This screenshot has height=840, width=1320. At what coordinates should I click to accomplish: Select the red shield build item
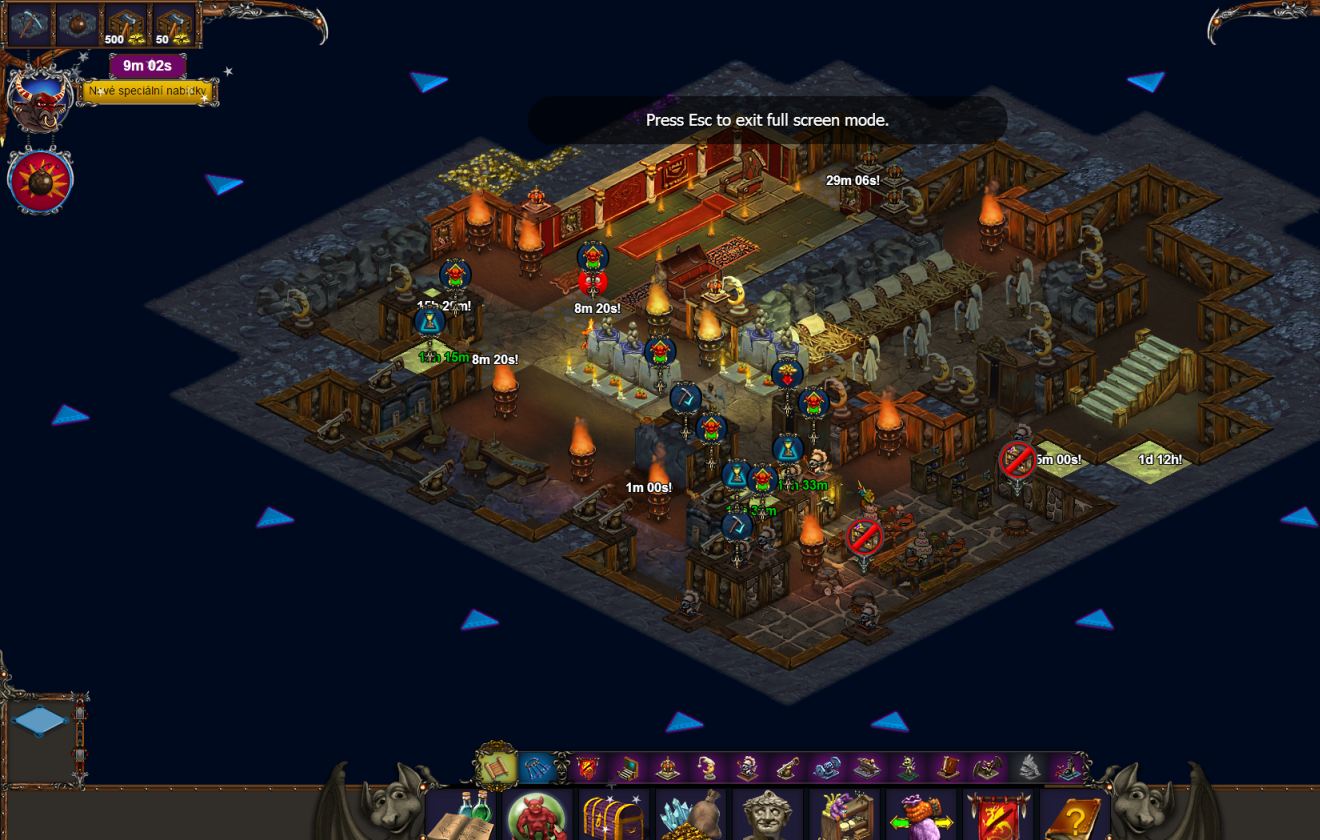click(587, 768)
